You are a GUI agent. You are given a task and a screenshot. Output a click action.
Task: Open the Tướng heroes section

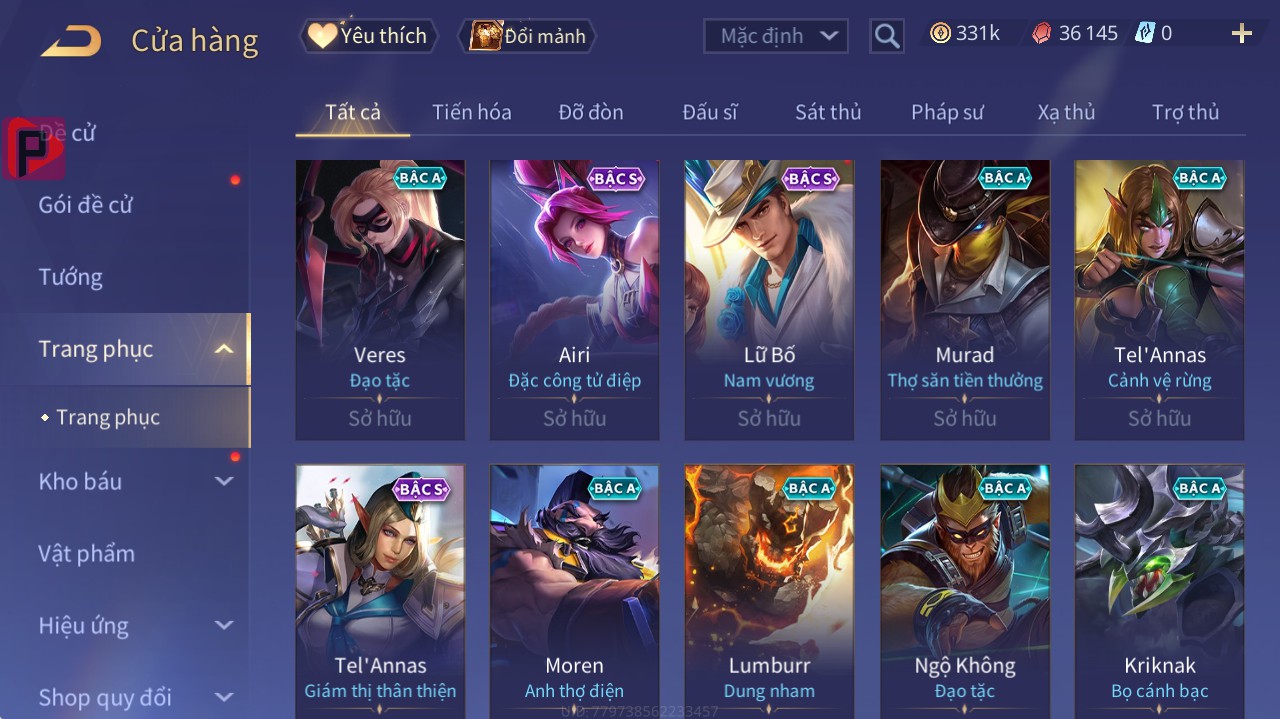click(x=71, y=277)
